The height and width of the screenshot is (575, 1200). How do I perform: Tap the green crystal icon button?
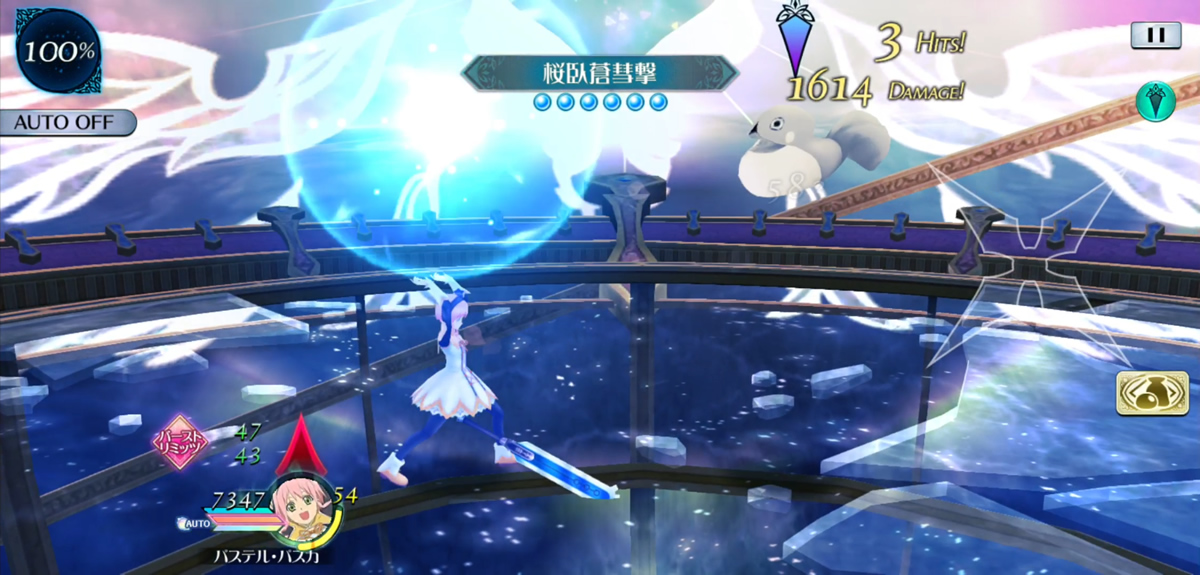(x=1155, y=101)
